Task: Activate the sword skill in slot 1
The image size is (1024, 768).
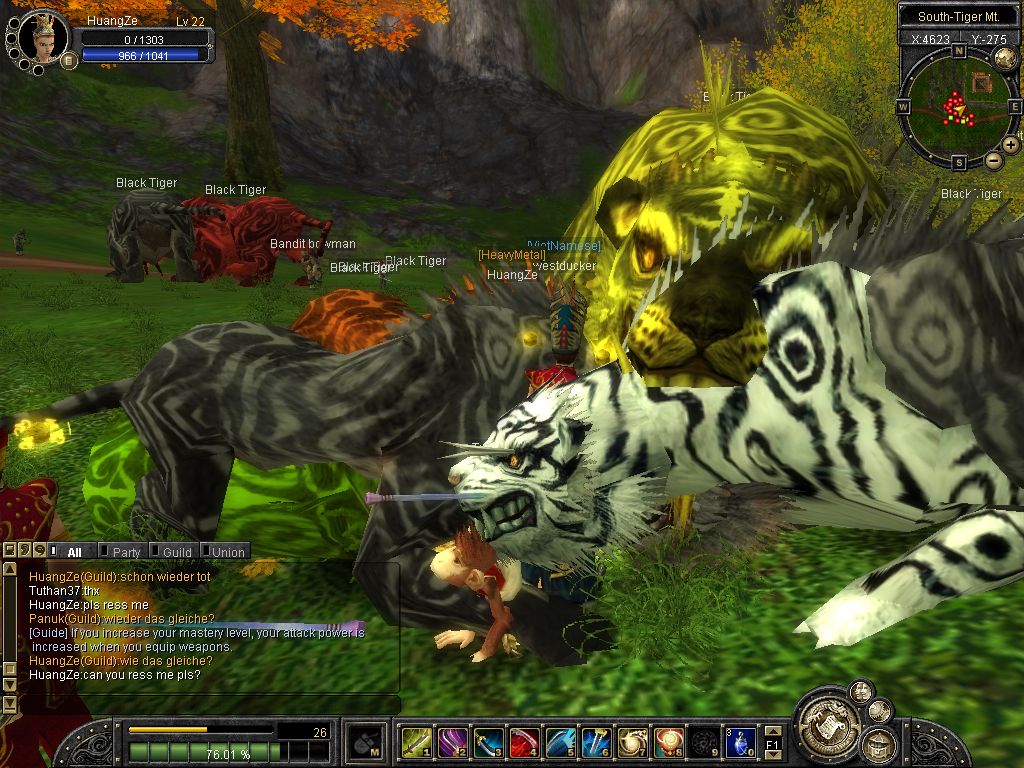Action: tap(415, 742)
